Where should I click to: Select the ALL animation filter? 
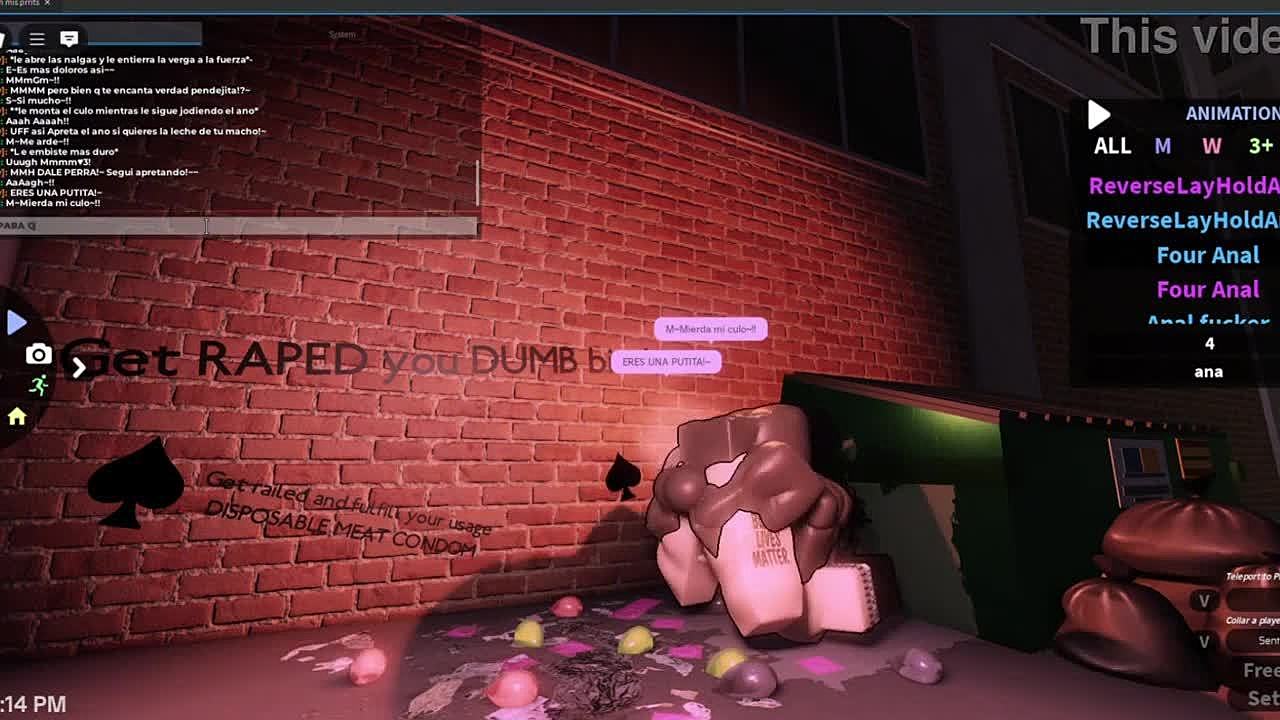(1112, 146)
